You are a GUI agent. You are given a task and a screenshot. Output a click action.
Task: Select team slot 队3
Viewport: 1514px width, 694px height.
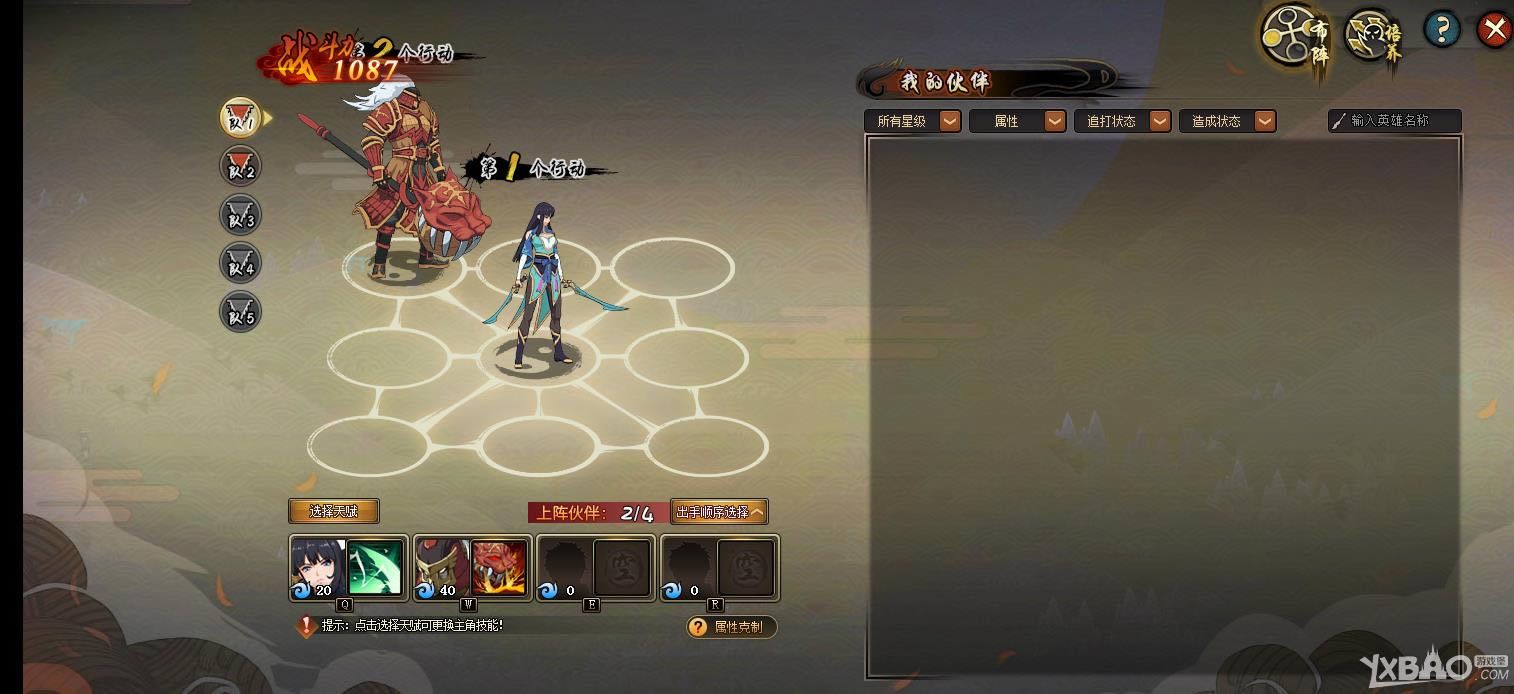(x=240, y=215)
